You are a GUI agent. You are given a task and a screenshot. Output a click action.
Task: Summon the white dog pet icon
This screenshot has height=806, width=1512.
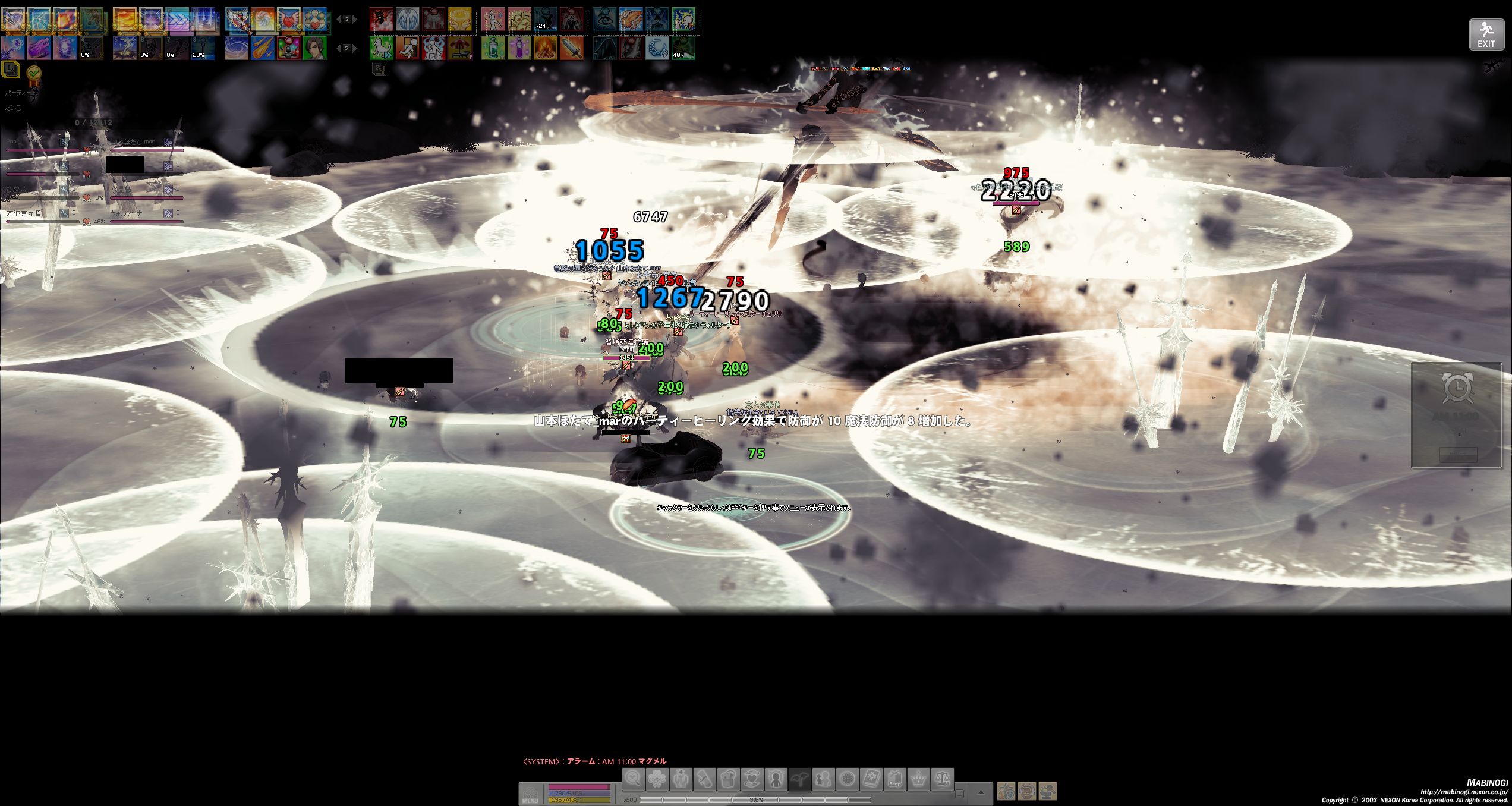[381, 48]
